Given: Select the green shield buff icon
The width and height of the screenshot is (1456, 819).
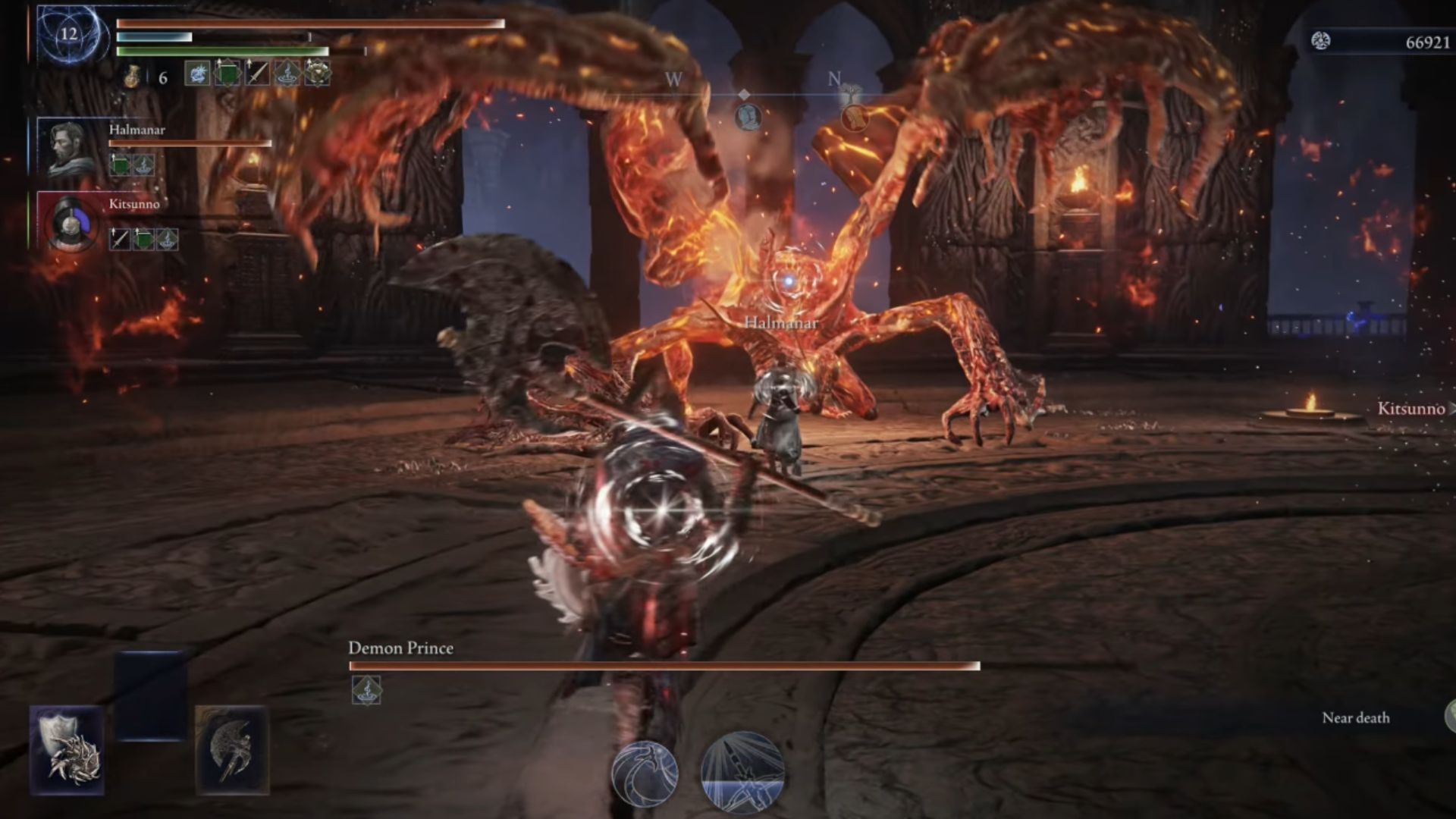Looking at the screenshot, I should pos(227,74).
